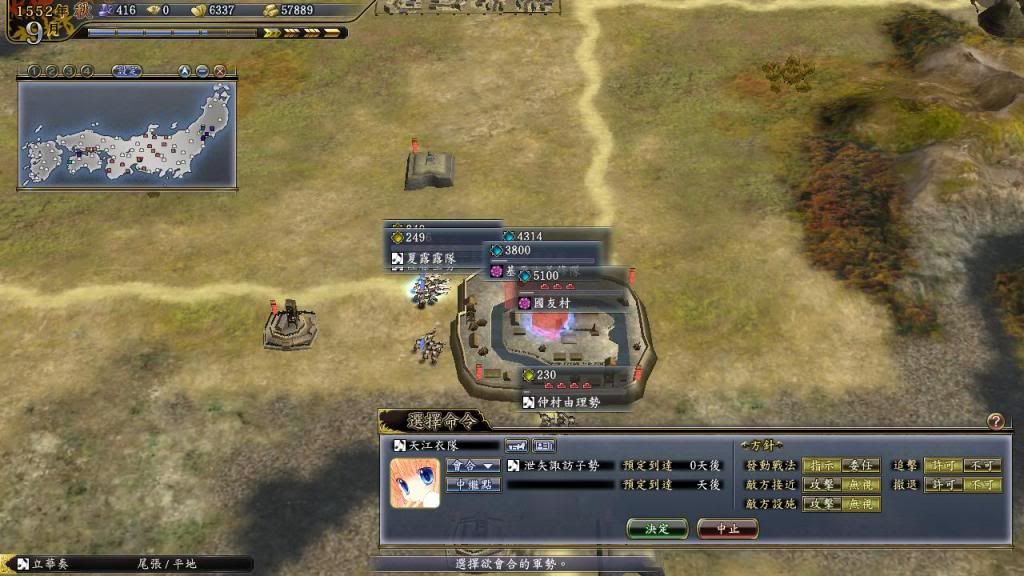Select the 國友村 unit label

(550, 302)
